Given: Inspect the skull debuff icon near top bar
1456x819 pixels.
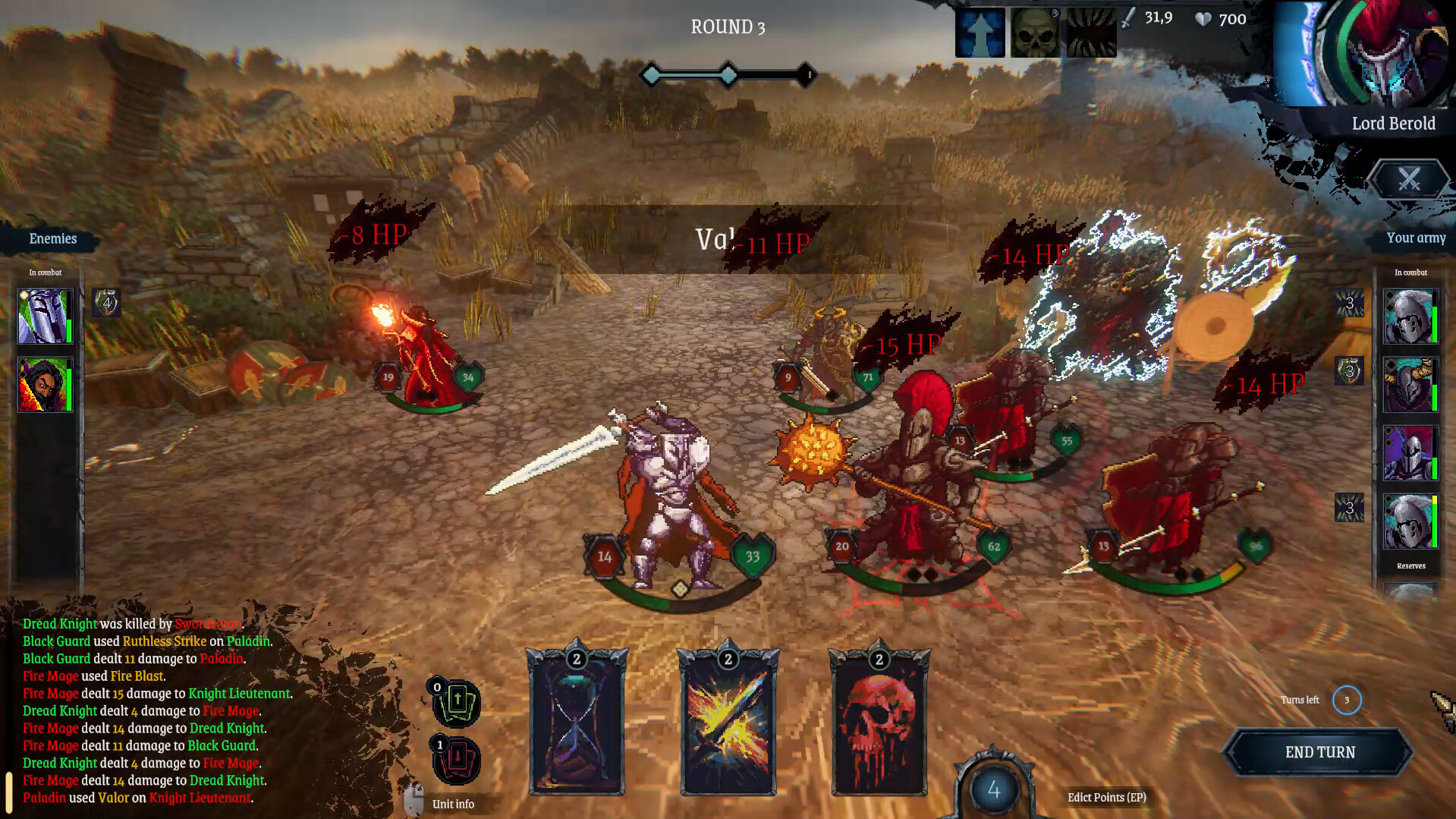Looking at the screenshot, I should click(x=1034, y=32).
